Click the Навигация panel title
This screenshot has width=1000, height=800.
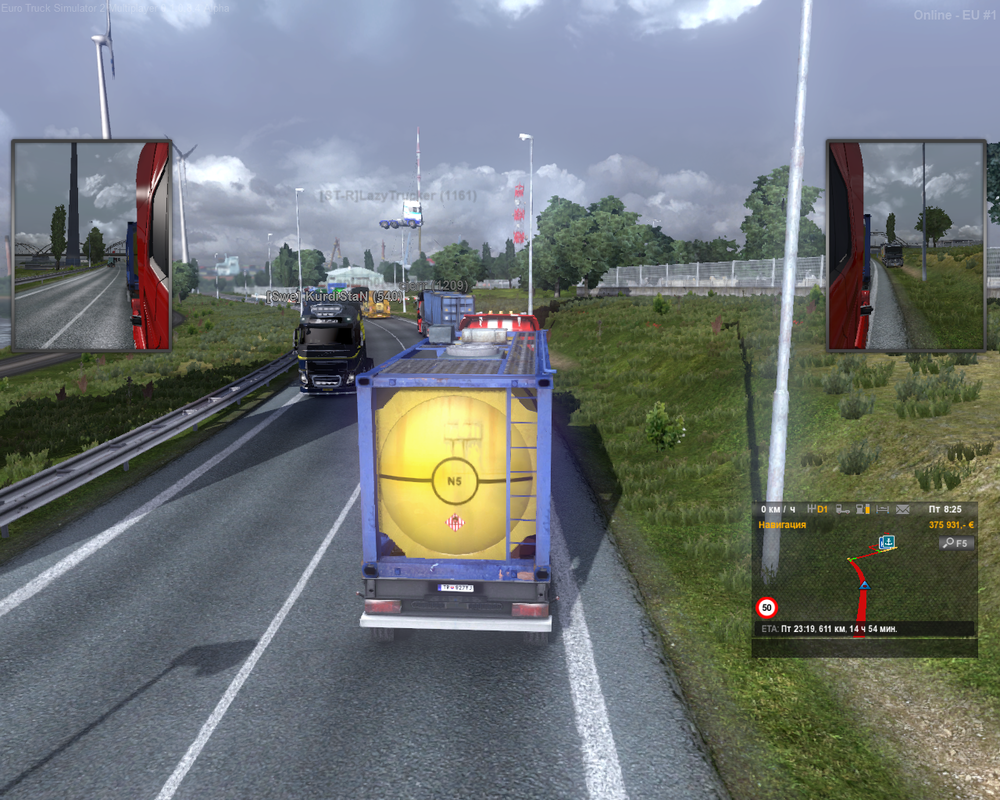tap(782, 524)
